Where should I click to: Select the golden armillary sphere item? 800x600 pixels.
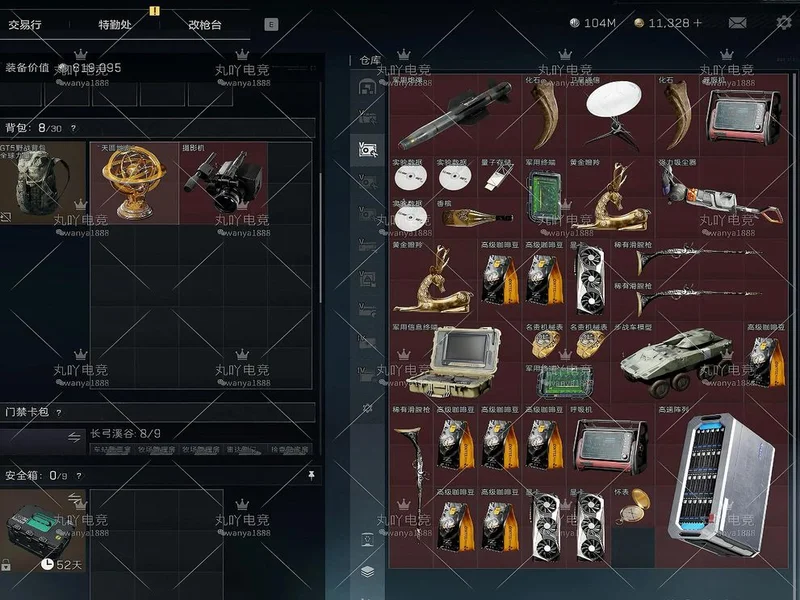coord(134,183)
